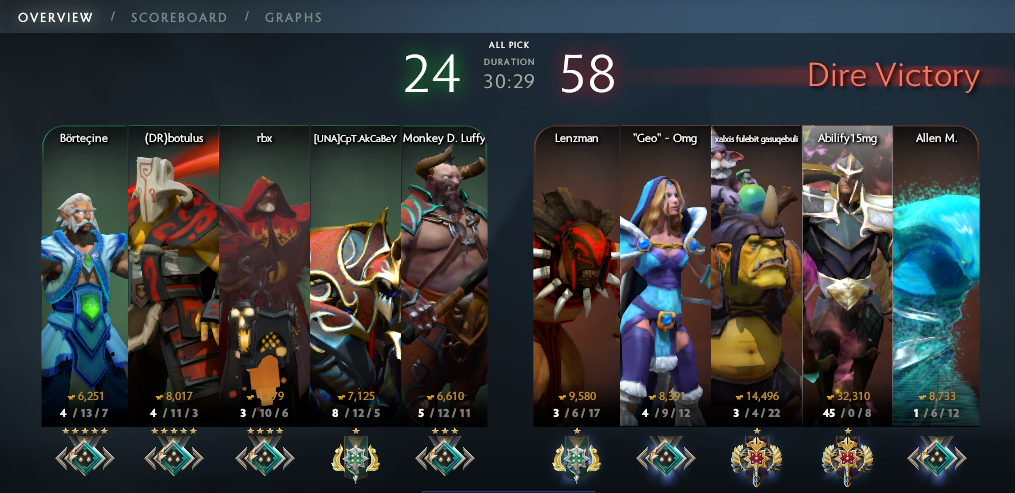
Task: Click the rank medal under Börteçine
Action: (85, 456)
